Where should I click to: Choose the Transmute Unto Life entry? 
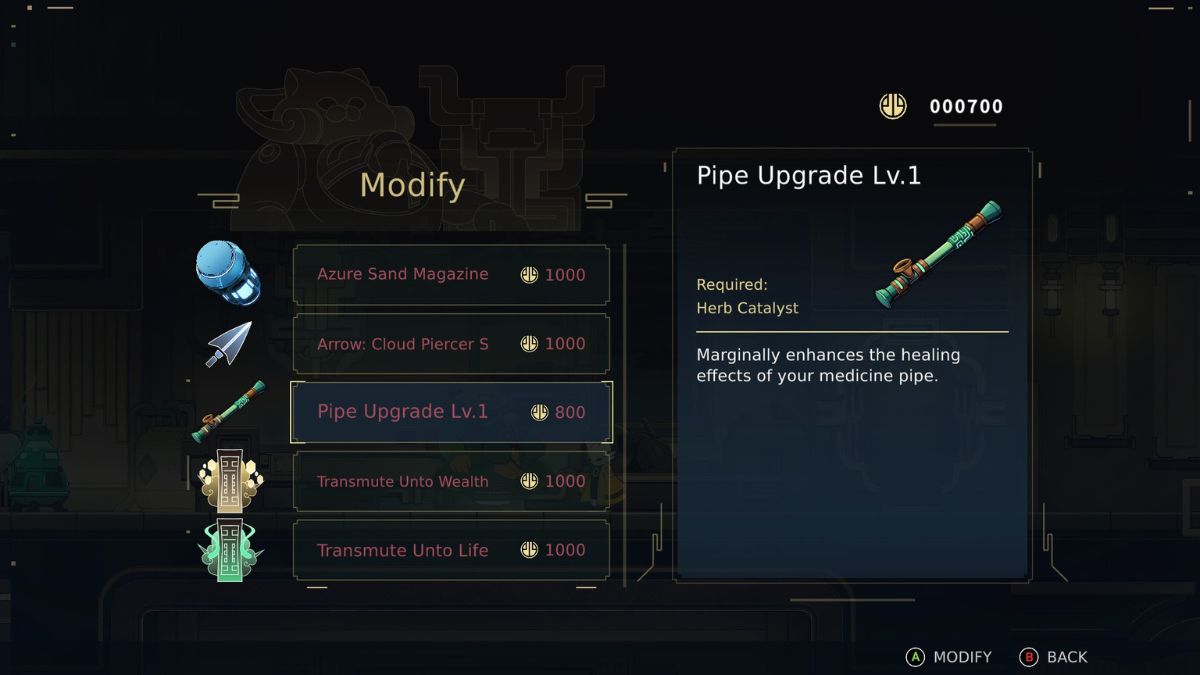(x=451, y=550)
